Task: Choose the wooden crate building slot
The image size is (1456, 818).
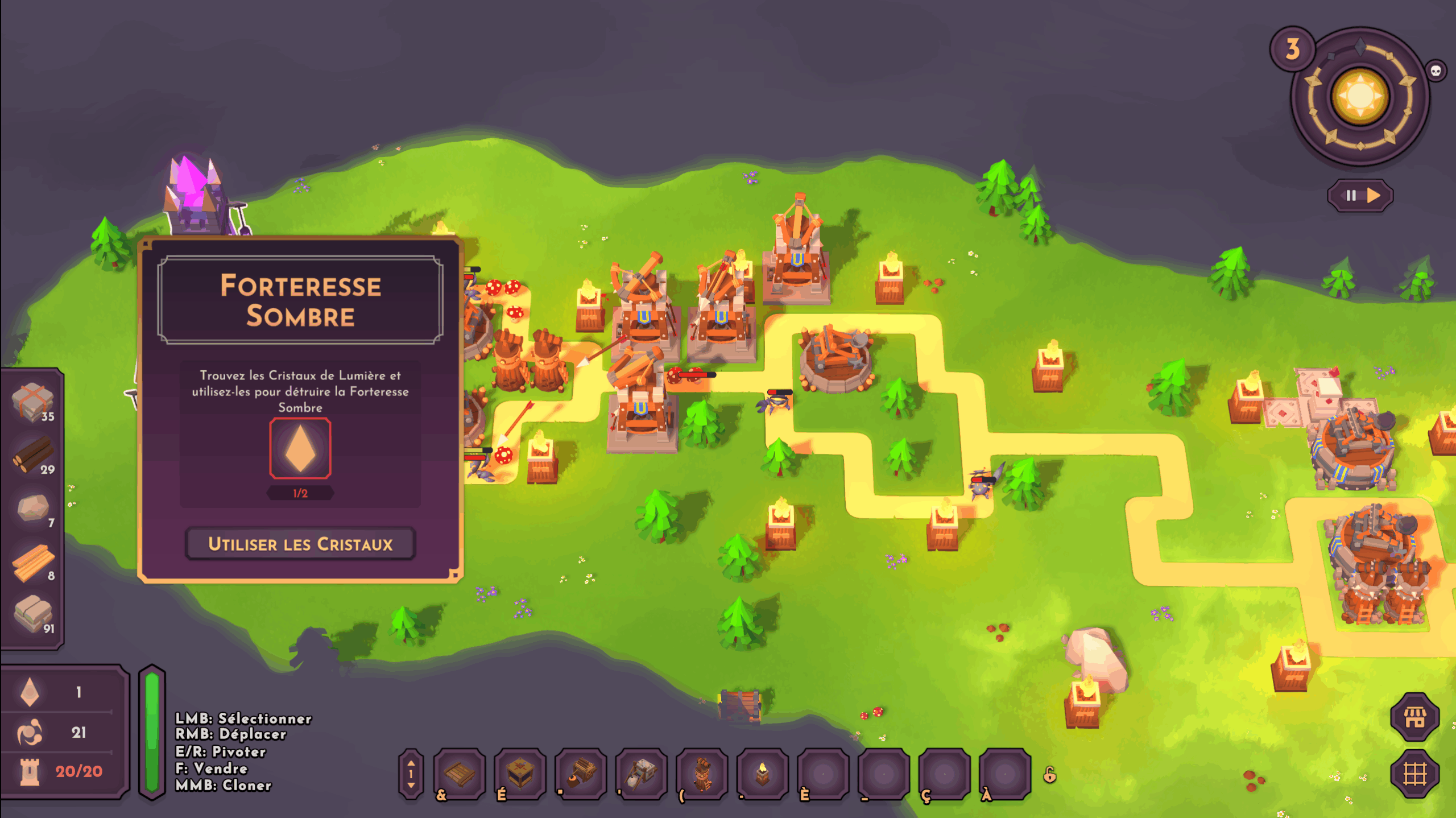Action: click(520, 774)
